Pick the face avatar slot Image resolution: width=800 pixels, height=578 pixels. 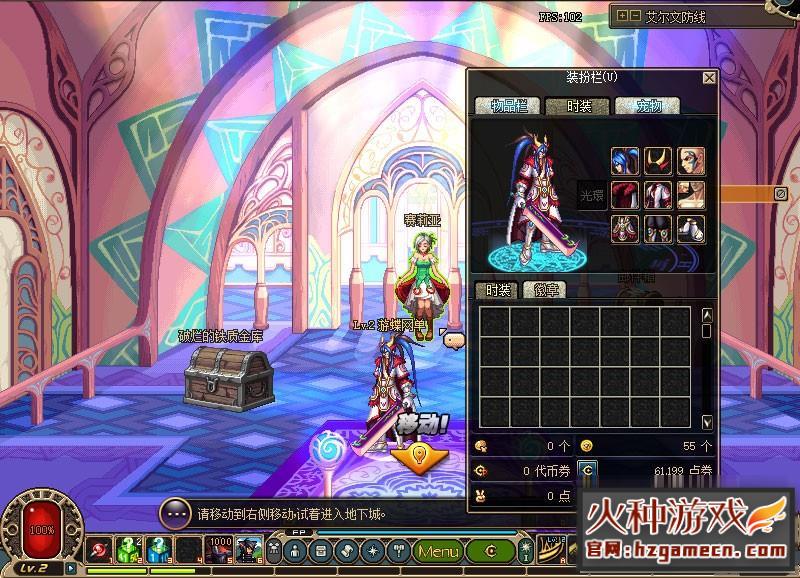pyautogui.click(x=691, y=161)
